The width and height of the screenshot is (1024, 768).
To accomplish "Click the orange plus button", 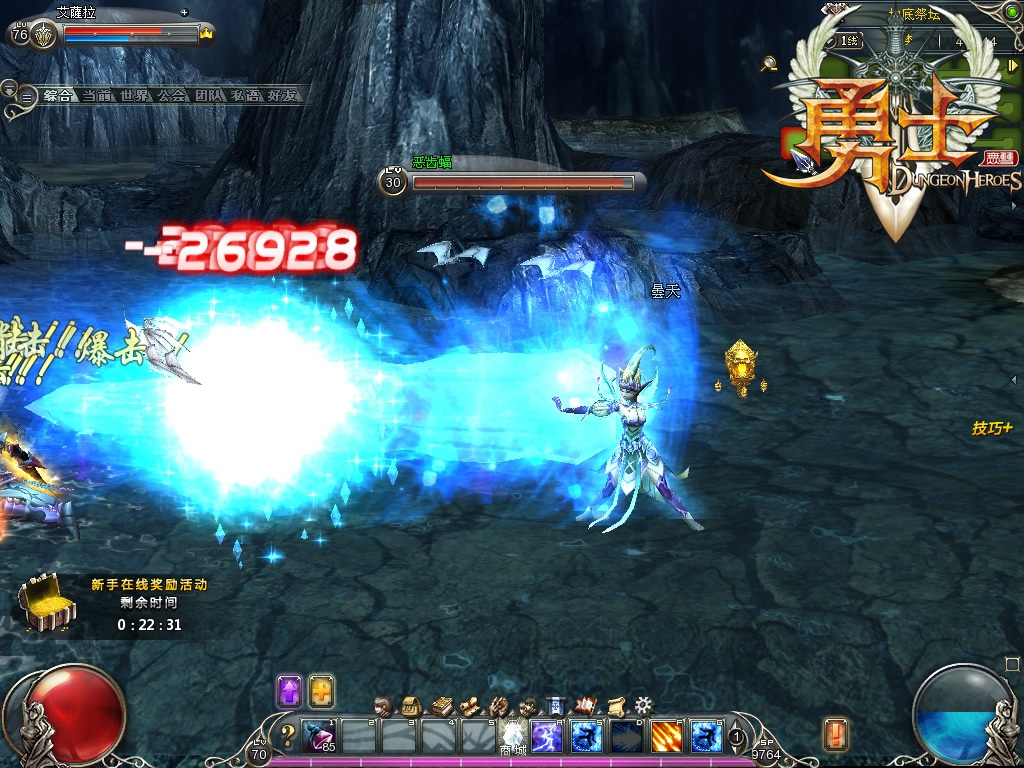I will [321, 691].
